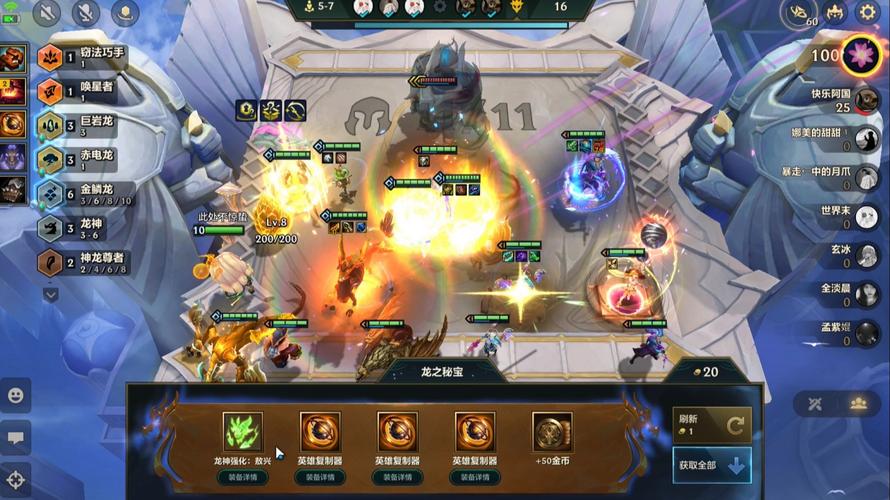Toggle the muted speaker button
890x500 pixels.
(x=48, y=13)
